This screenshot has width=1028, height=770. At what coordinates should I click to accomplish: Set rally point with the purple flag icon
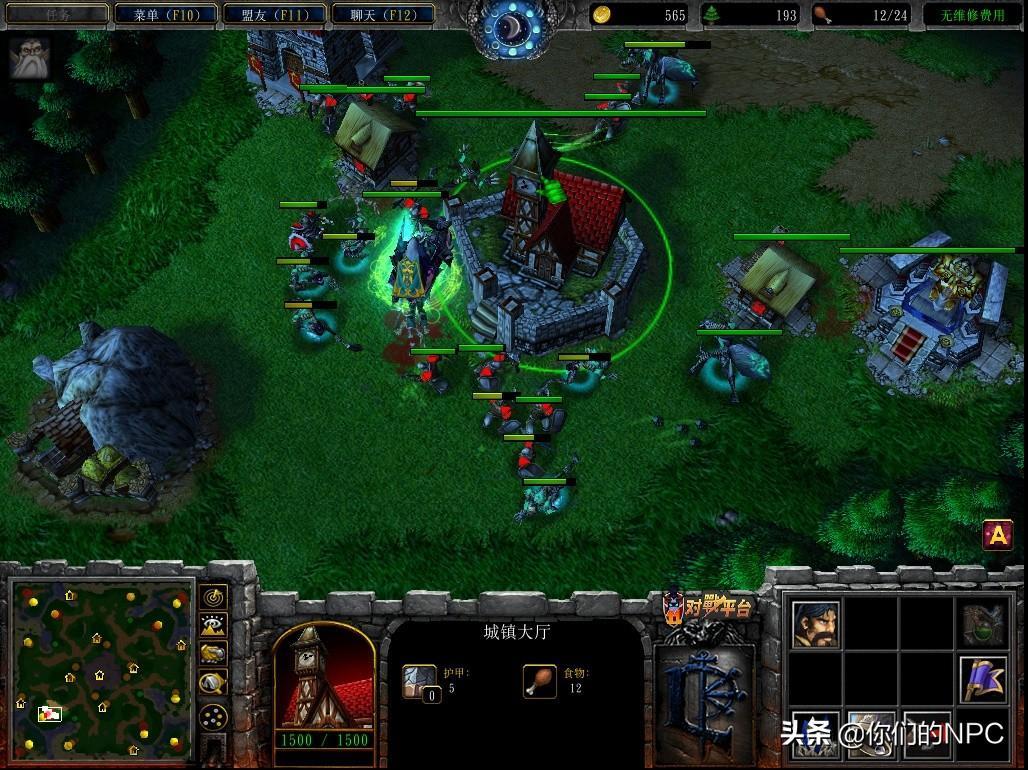coord(982,678)
